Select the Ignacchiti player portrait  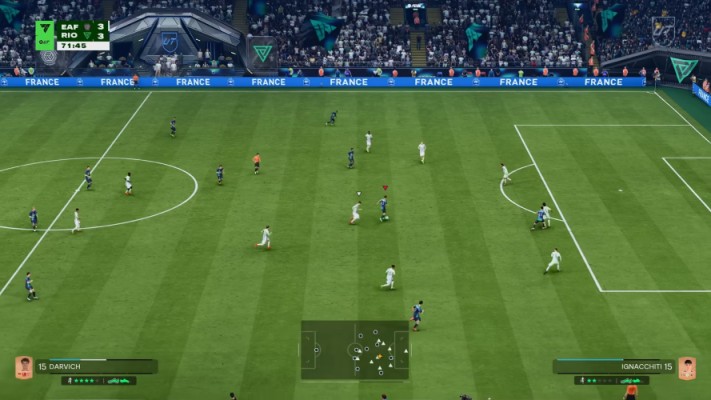click(x=687, y=367)
